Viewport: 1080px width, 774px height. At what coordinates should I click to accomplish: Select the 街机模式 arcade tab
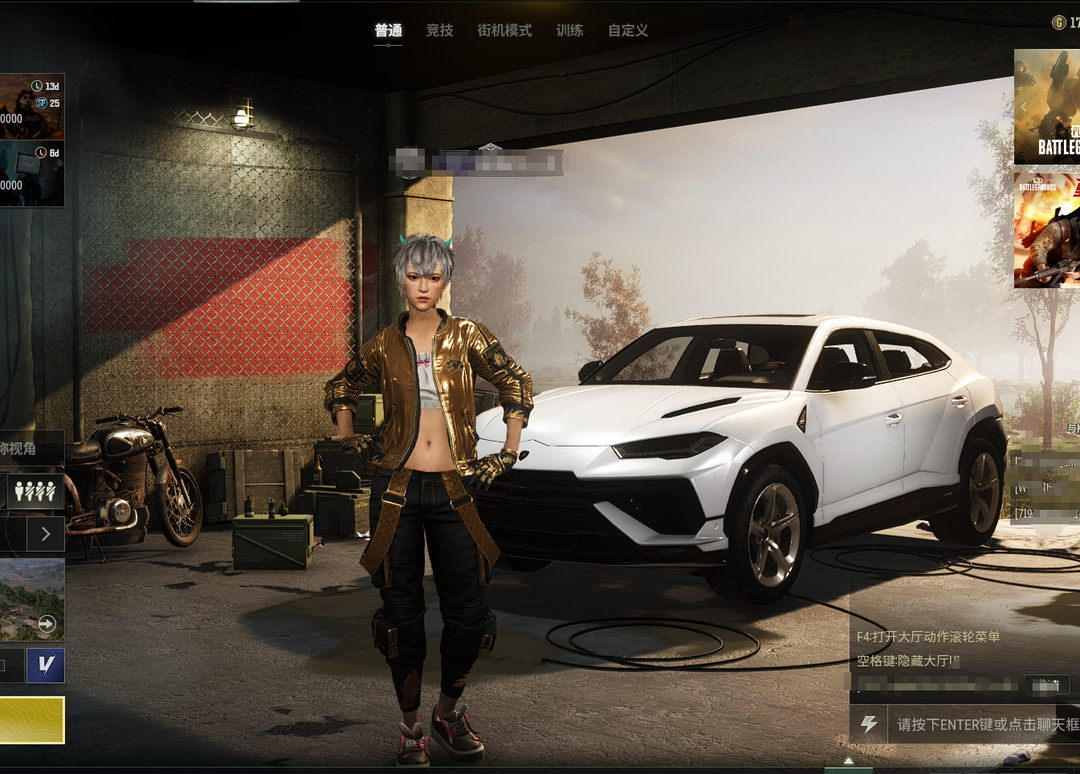505,31
